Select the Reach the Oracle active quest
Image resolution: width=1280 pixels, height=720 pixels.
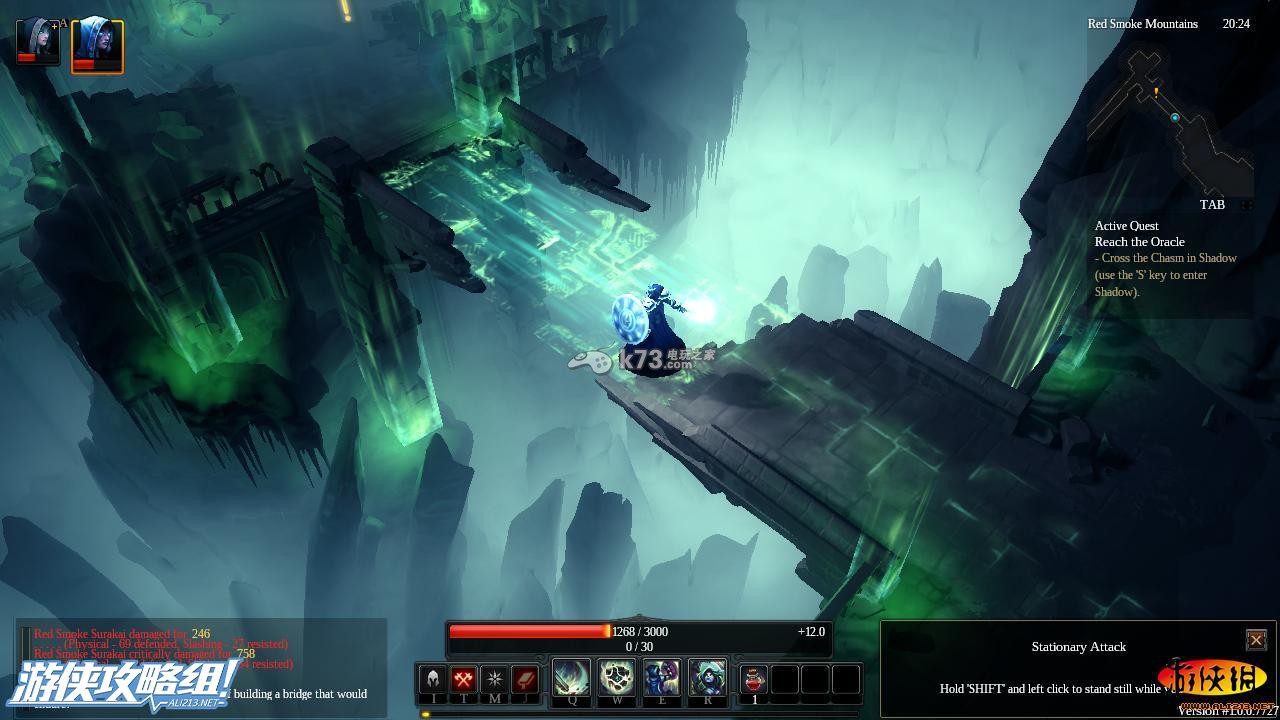click(1139, 242)
